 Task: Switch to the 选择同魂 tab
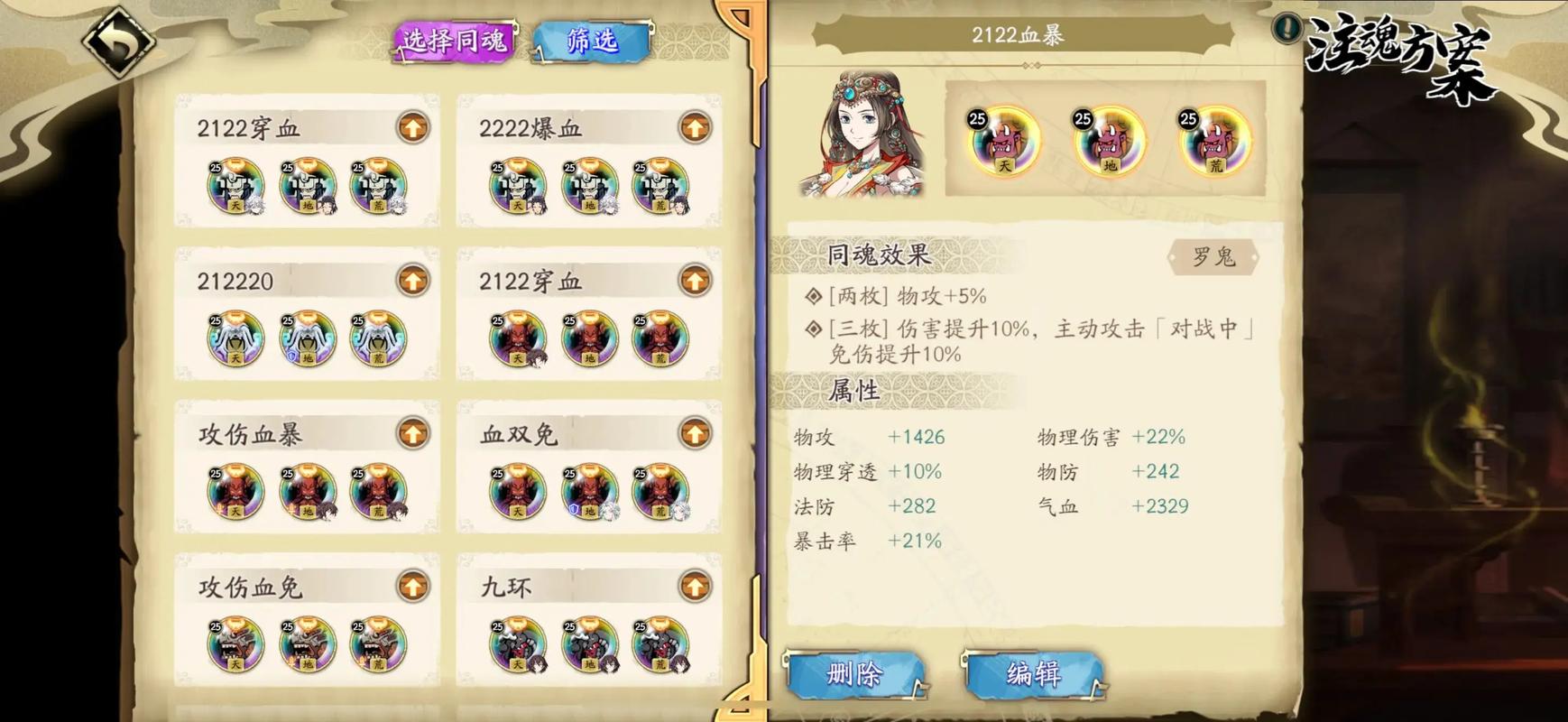click(452, 40)
